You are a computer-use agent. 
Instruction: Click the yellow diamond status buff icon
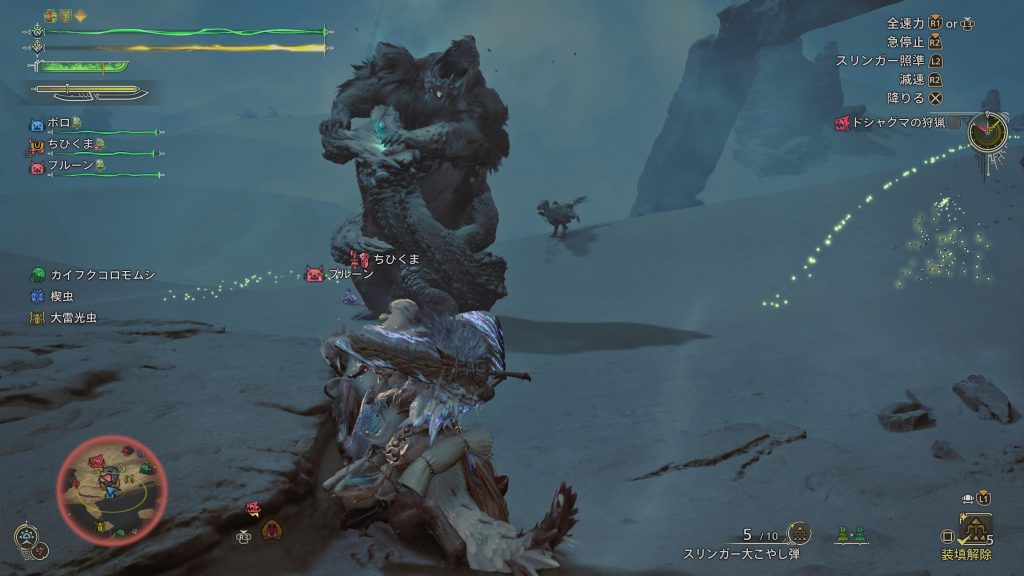click(80, 16)
